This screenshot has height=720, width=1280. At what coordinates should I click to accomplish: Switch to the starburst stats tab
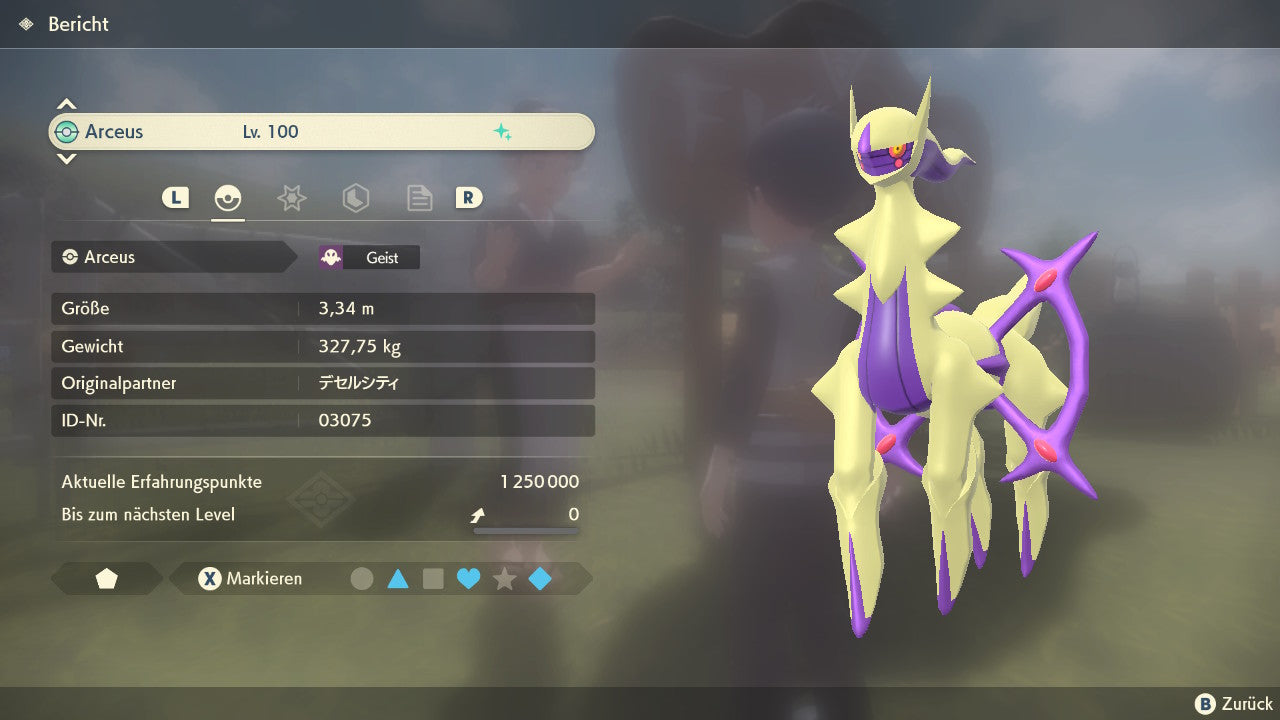(291, 198)
